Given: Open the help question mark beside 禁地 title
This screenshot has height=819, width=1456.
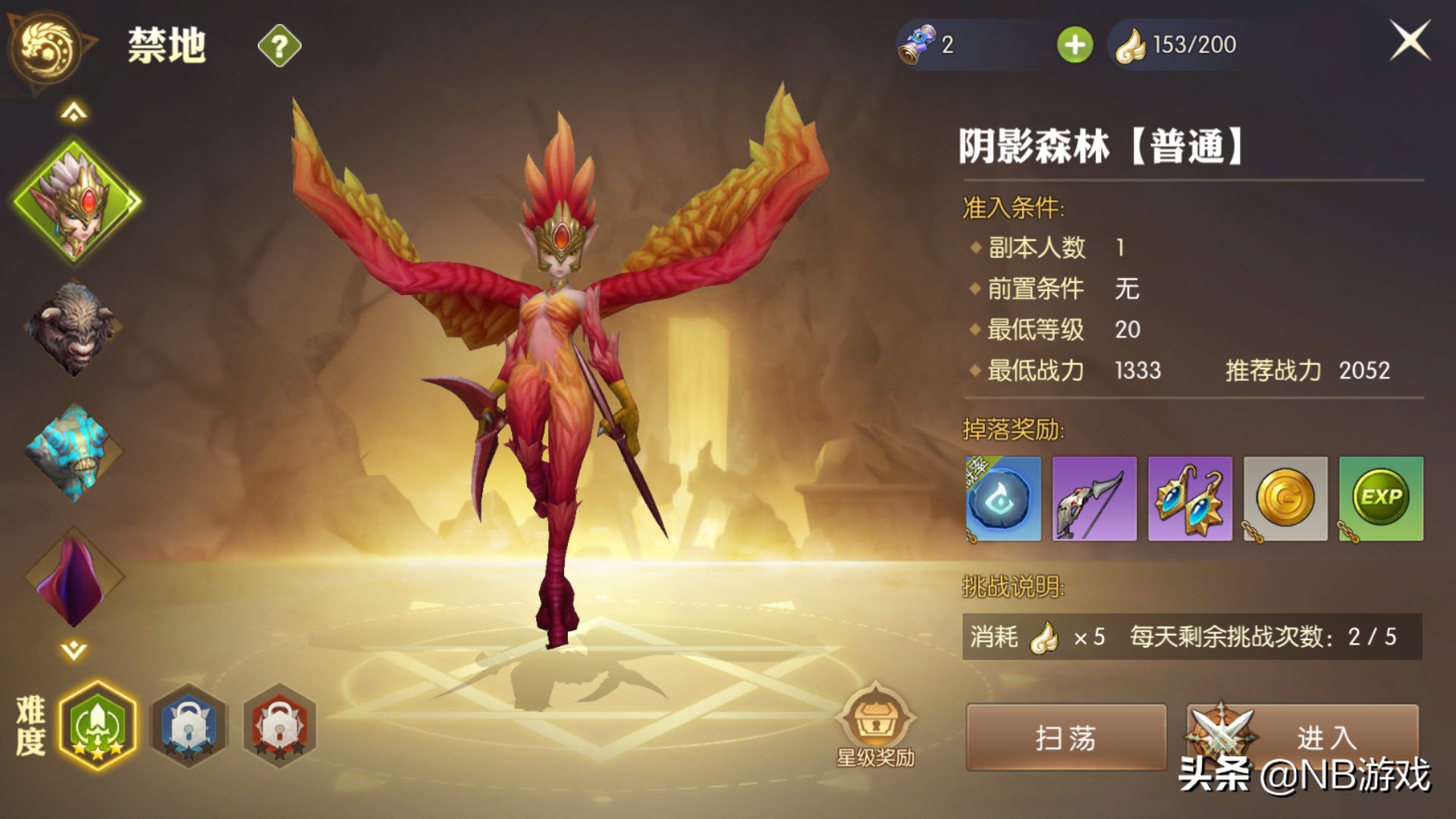Looking at the screenshot, I should point(279,45).
